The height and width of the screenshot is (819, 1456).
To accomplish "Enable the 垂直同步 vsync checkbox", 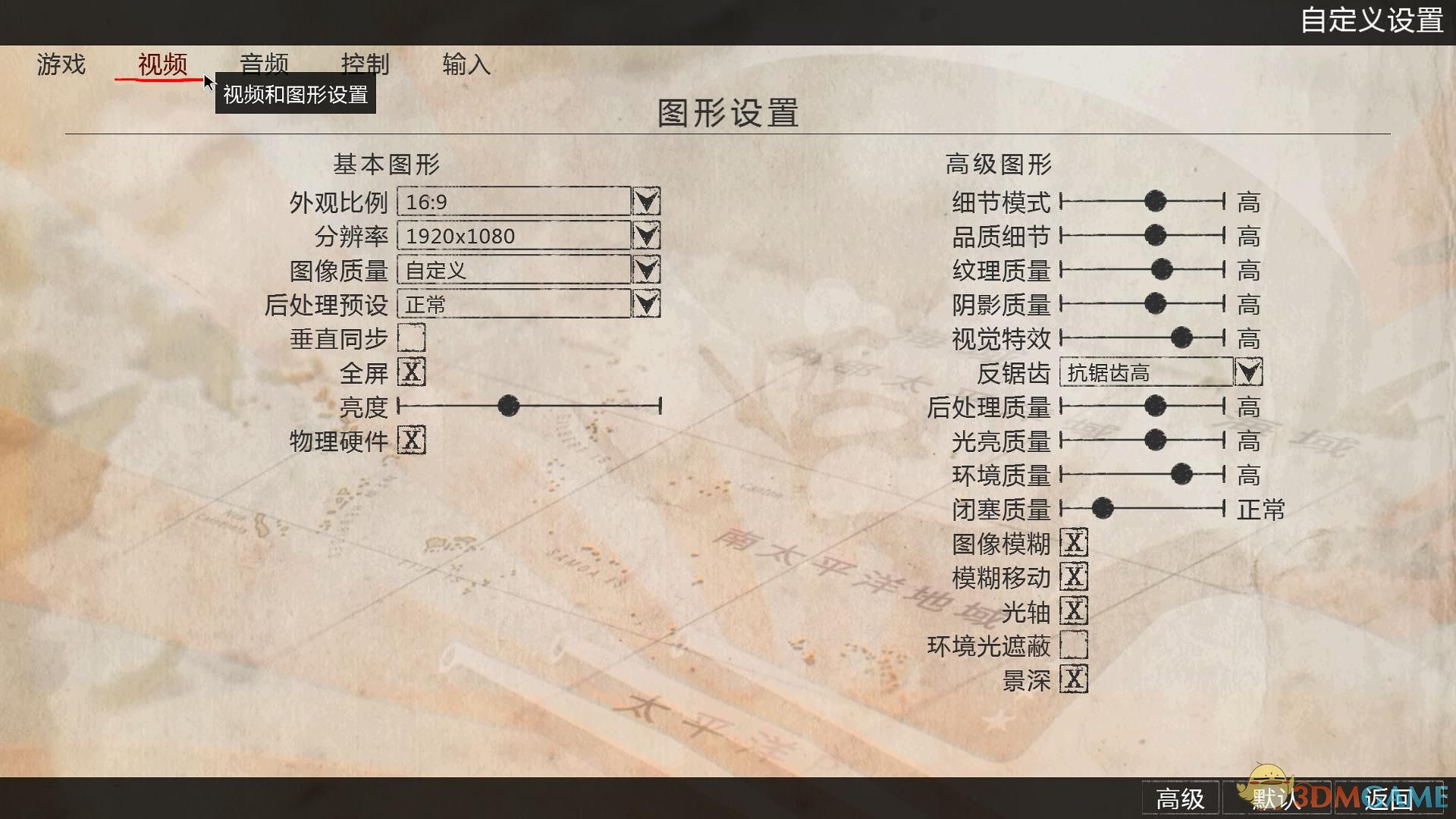I will (x=412, y=338).
